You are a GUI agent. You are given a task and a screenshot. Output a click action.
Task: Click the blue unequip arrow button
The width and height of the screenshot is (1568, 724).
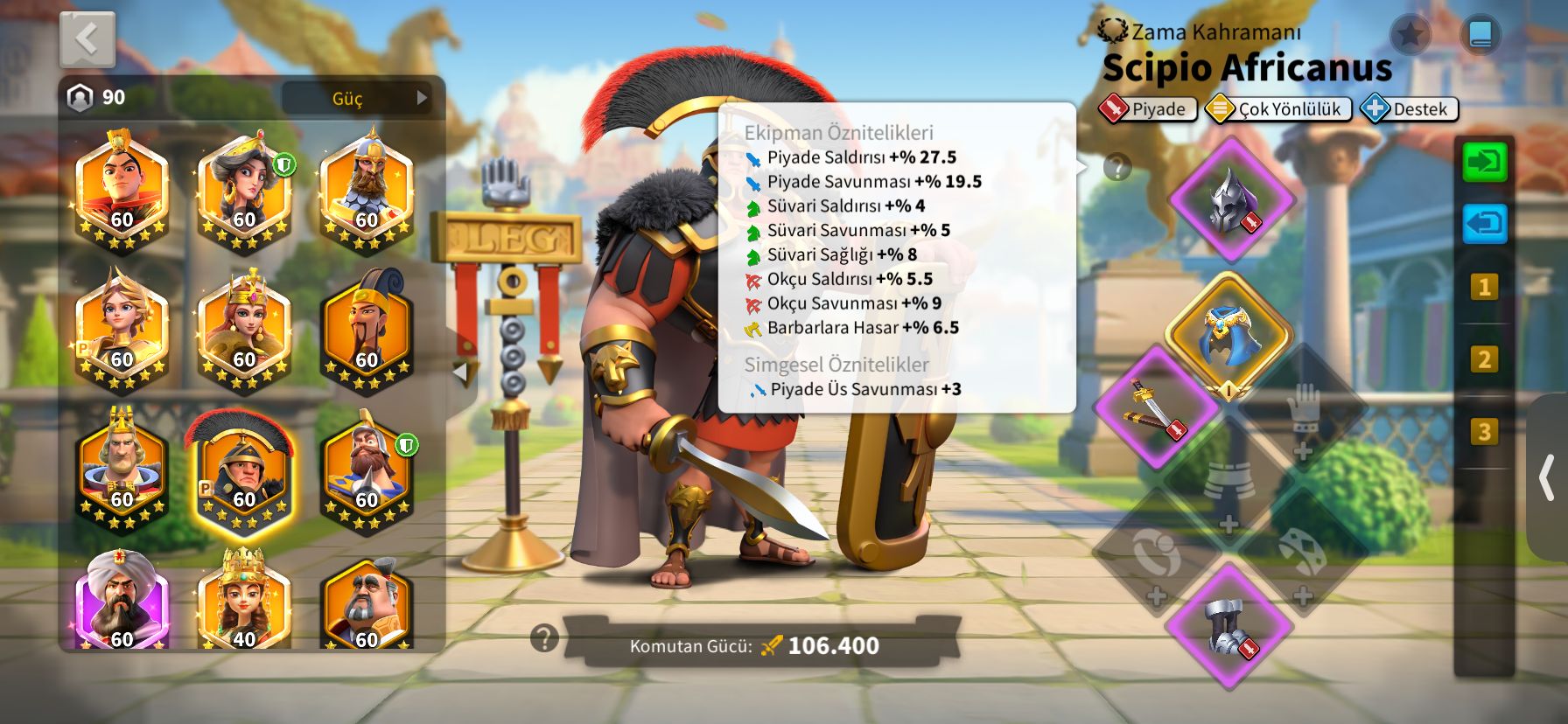(x=1485, y=224)
